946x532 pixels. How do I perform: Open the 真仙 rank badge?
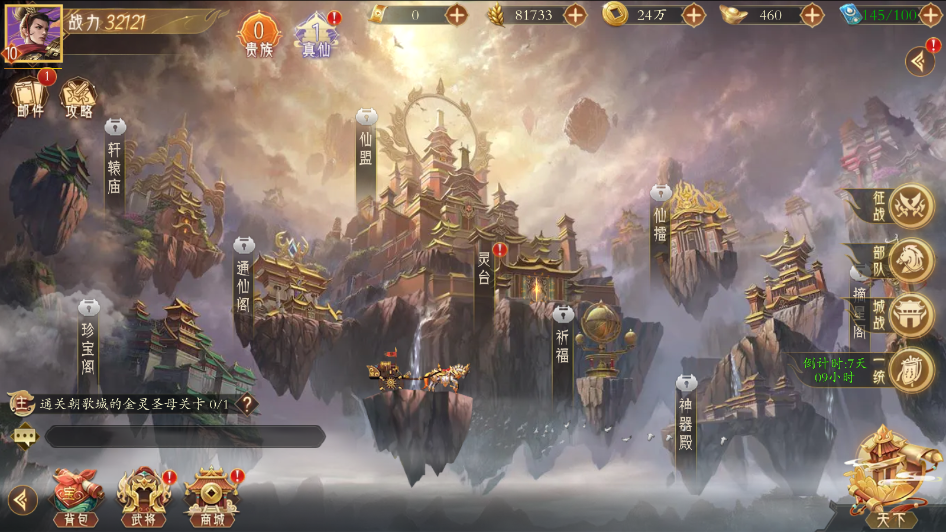click(315, 36)
